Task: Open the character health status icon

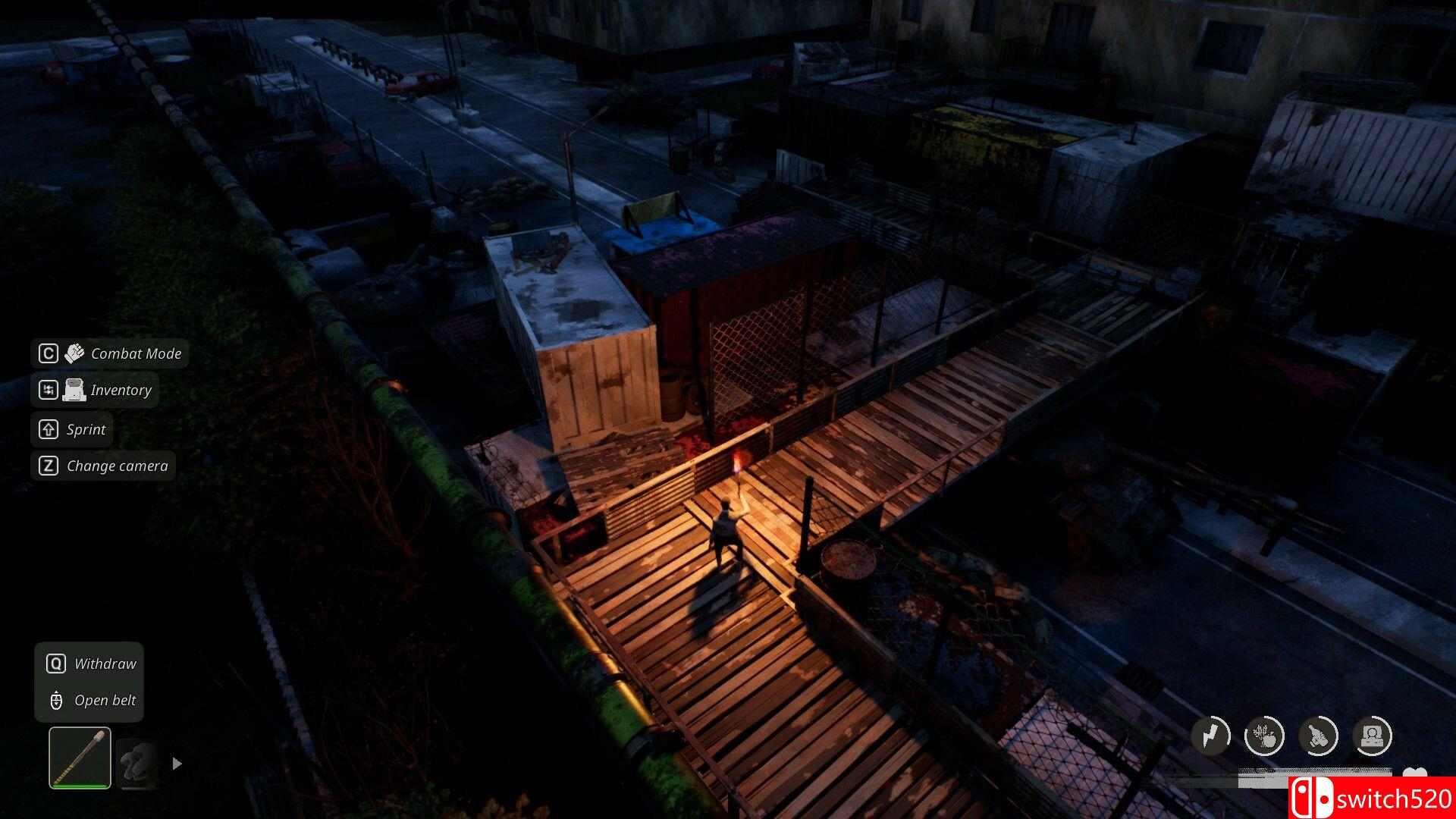Action: 1373,734
